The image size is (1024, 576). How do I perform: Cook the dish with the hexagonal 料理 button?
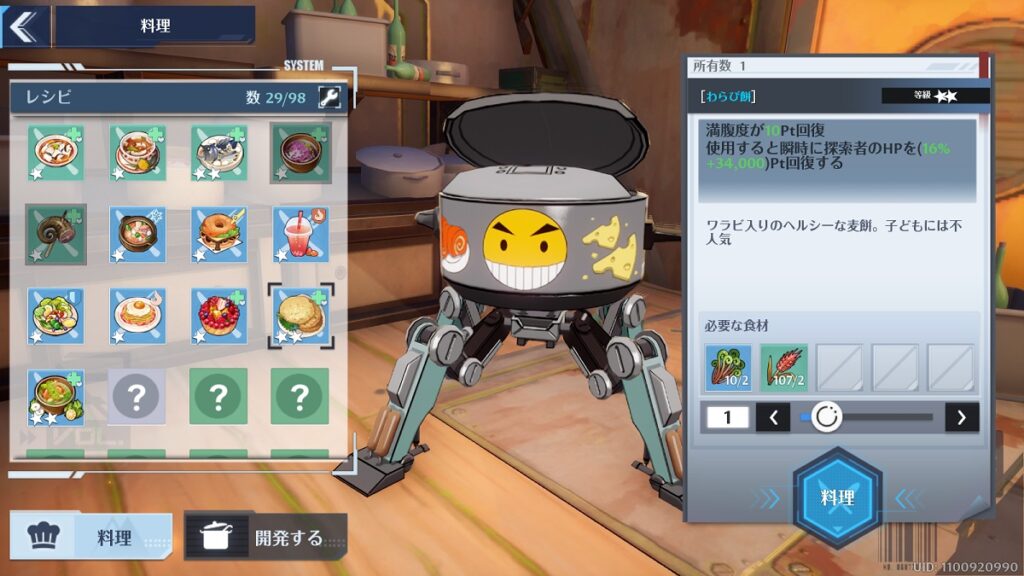click(837, 497)
